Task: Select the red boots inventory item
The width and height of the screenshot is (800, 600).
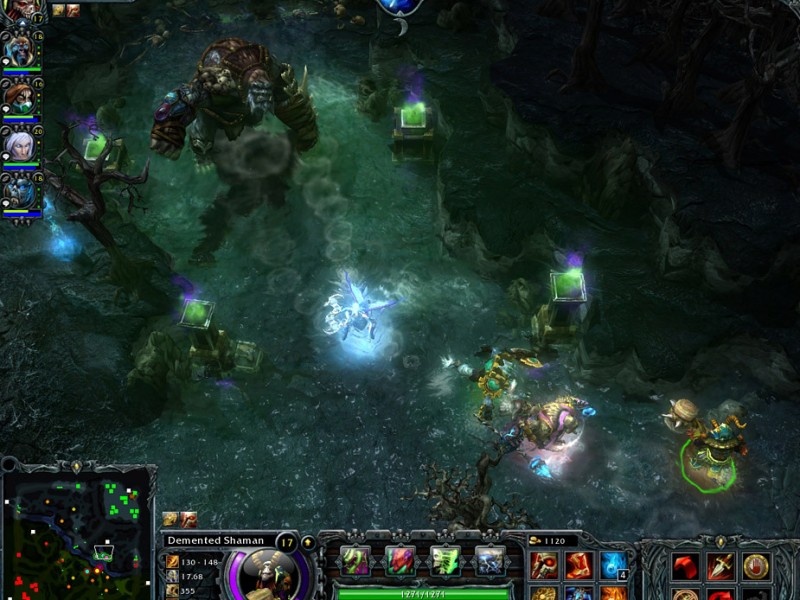Action: coord(579,565)
